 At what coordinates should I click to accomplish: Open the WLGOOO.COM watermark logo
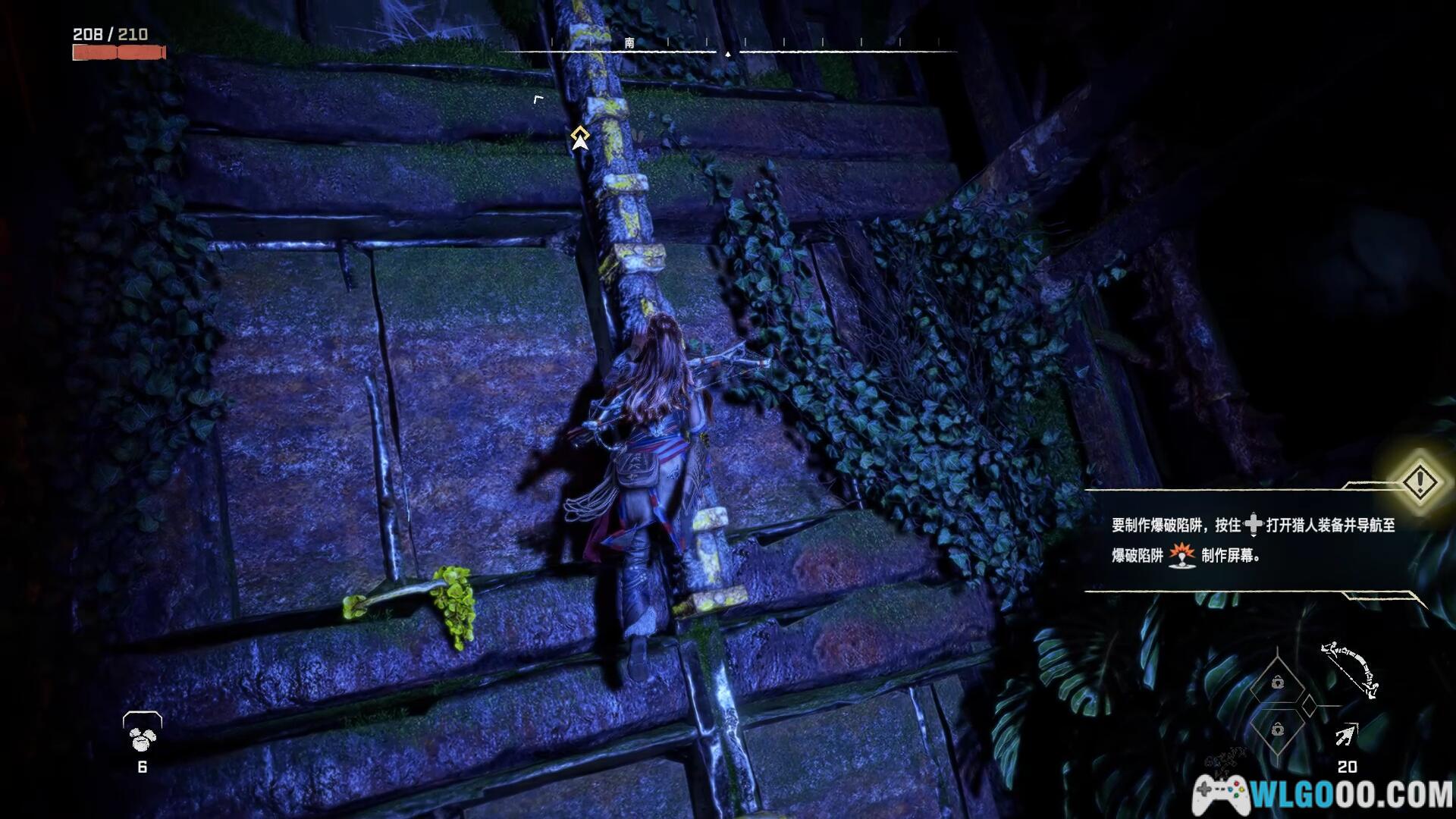[x=1323, y=794]
